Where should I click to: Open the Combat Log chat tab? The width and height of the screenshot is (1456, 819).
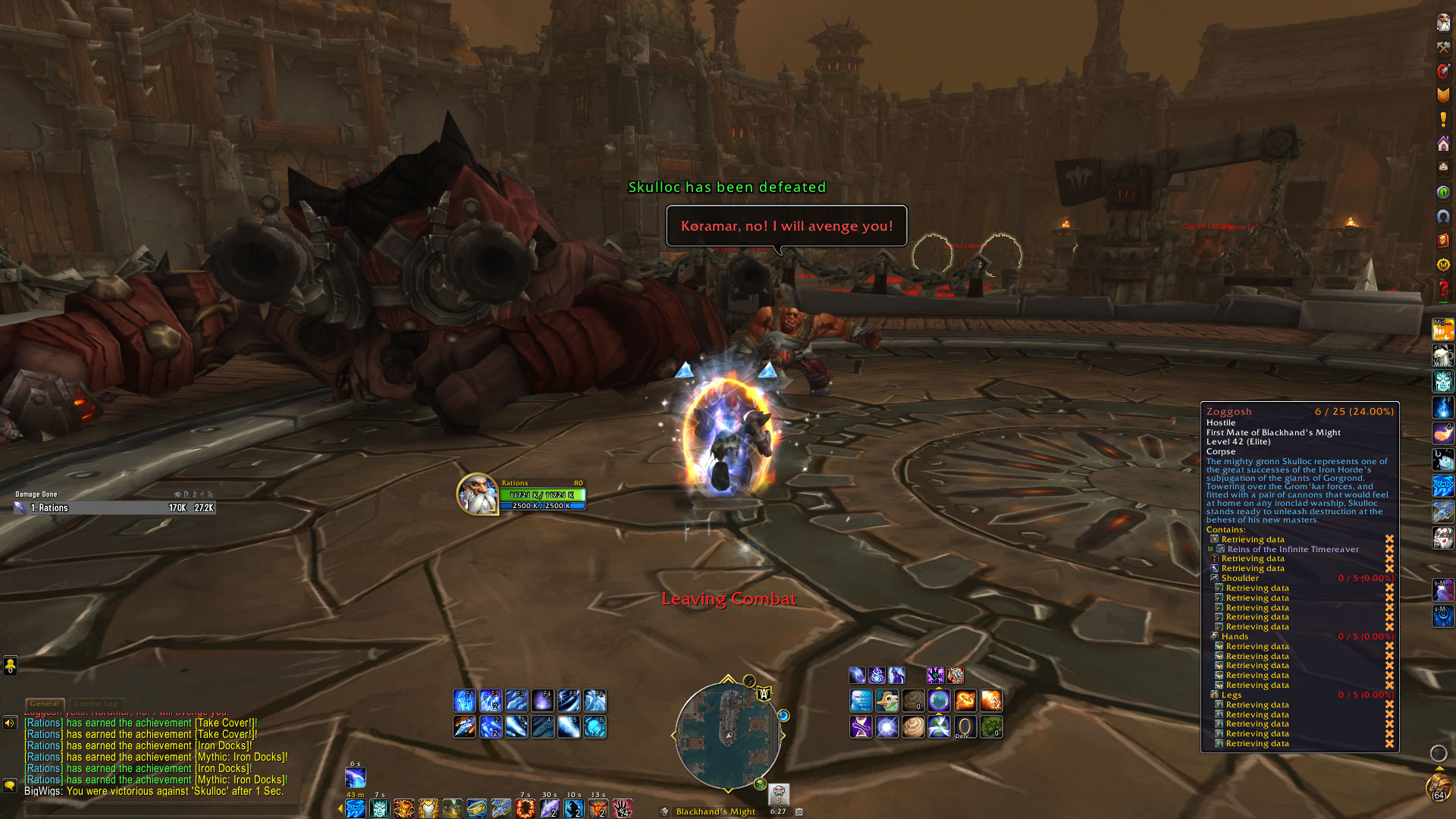coord(96,704)
